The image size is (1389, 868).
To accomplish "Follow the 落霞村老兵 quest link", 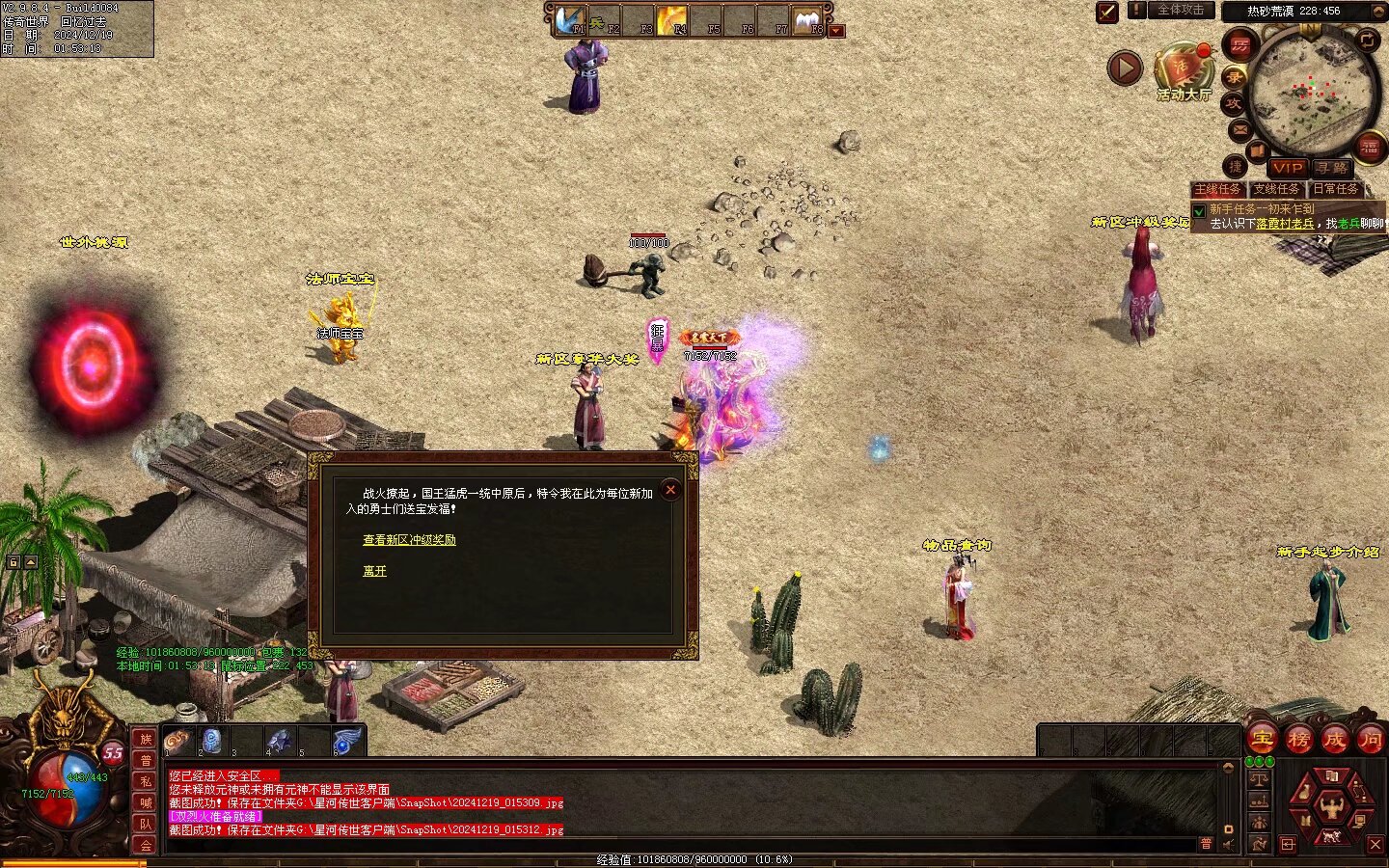I will (1285, 224).
